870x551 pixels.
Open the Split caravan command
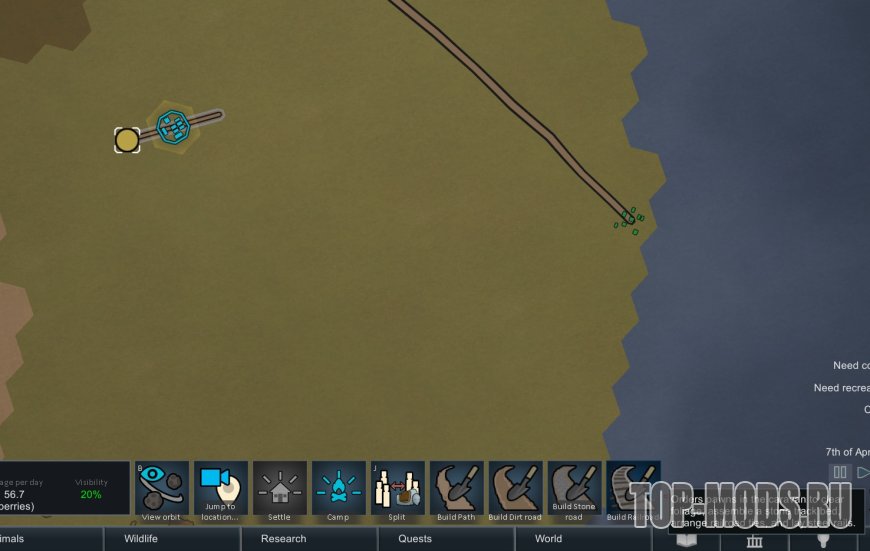397,487
